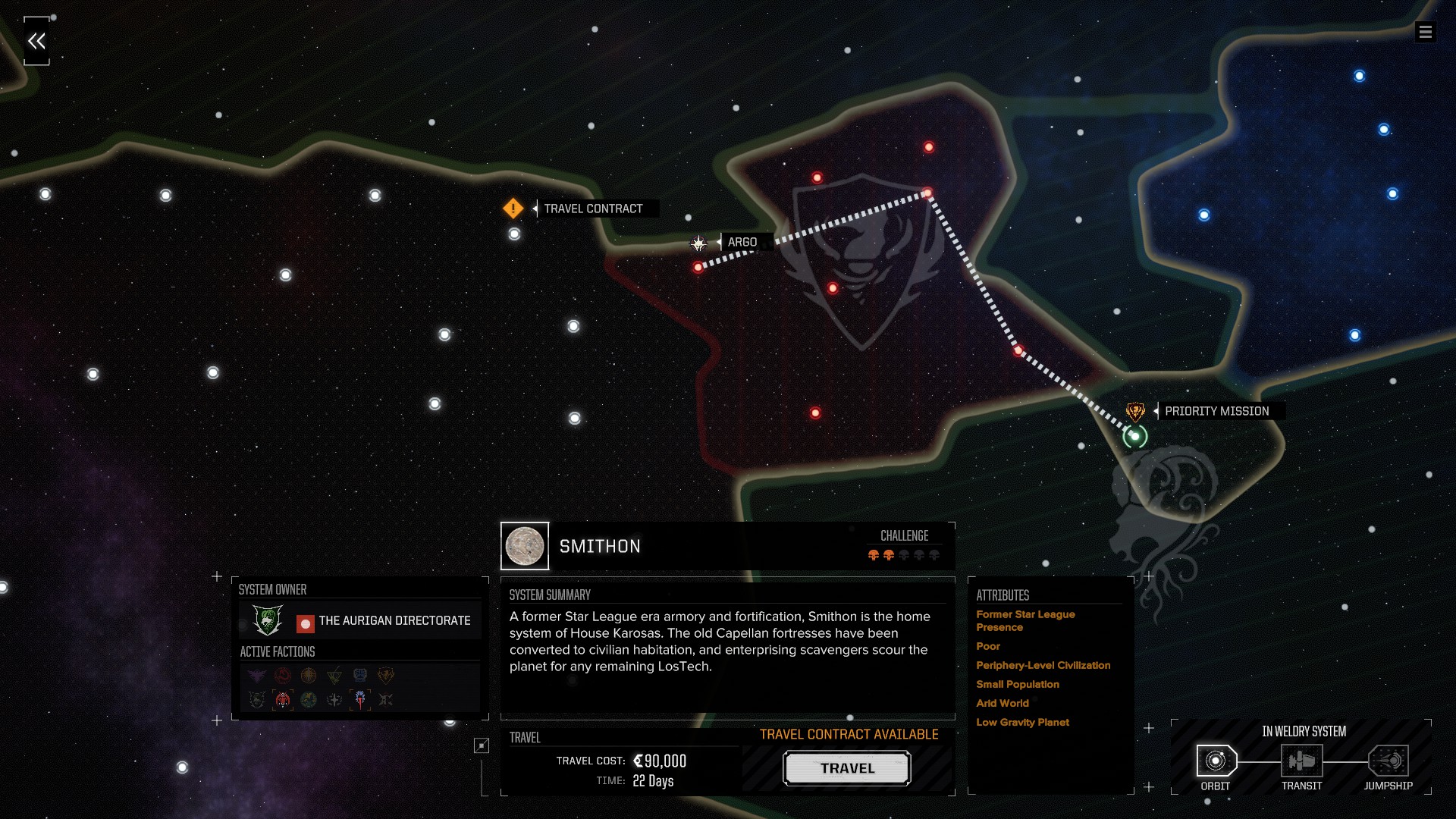
Task: Toggle the blue-fist faction emblem
Action: pos(359,675)
